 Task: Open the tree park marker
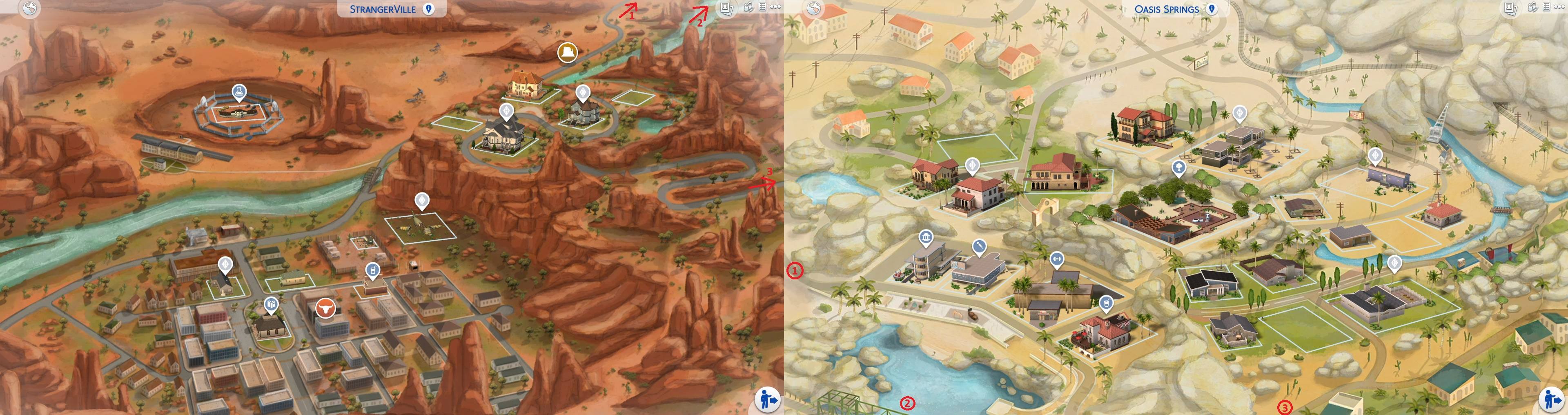(x=1178, y=167)
